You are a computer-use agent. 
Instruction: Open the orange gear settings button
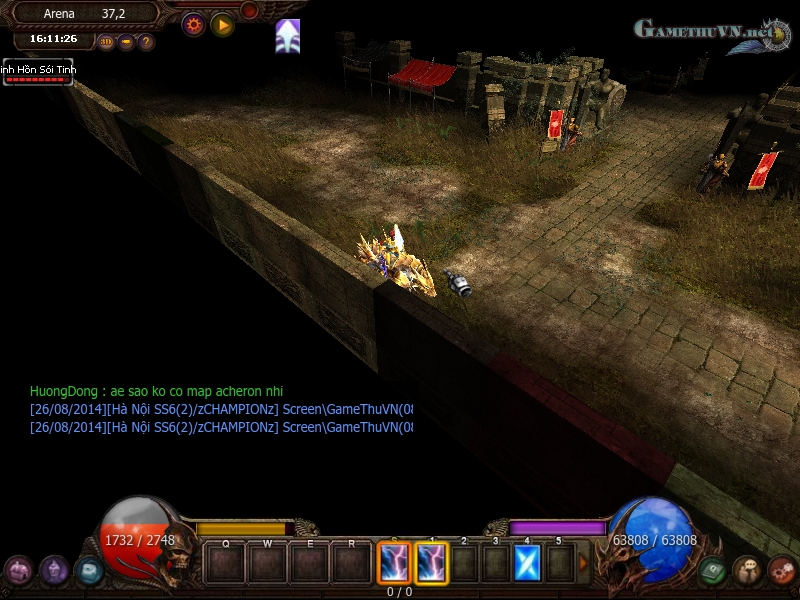[x=193, y=24]
